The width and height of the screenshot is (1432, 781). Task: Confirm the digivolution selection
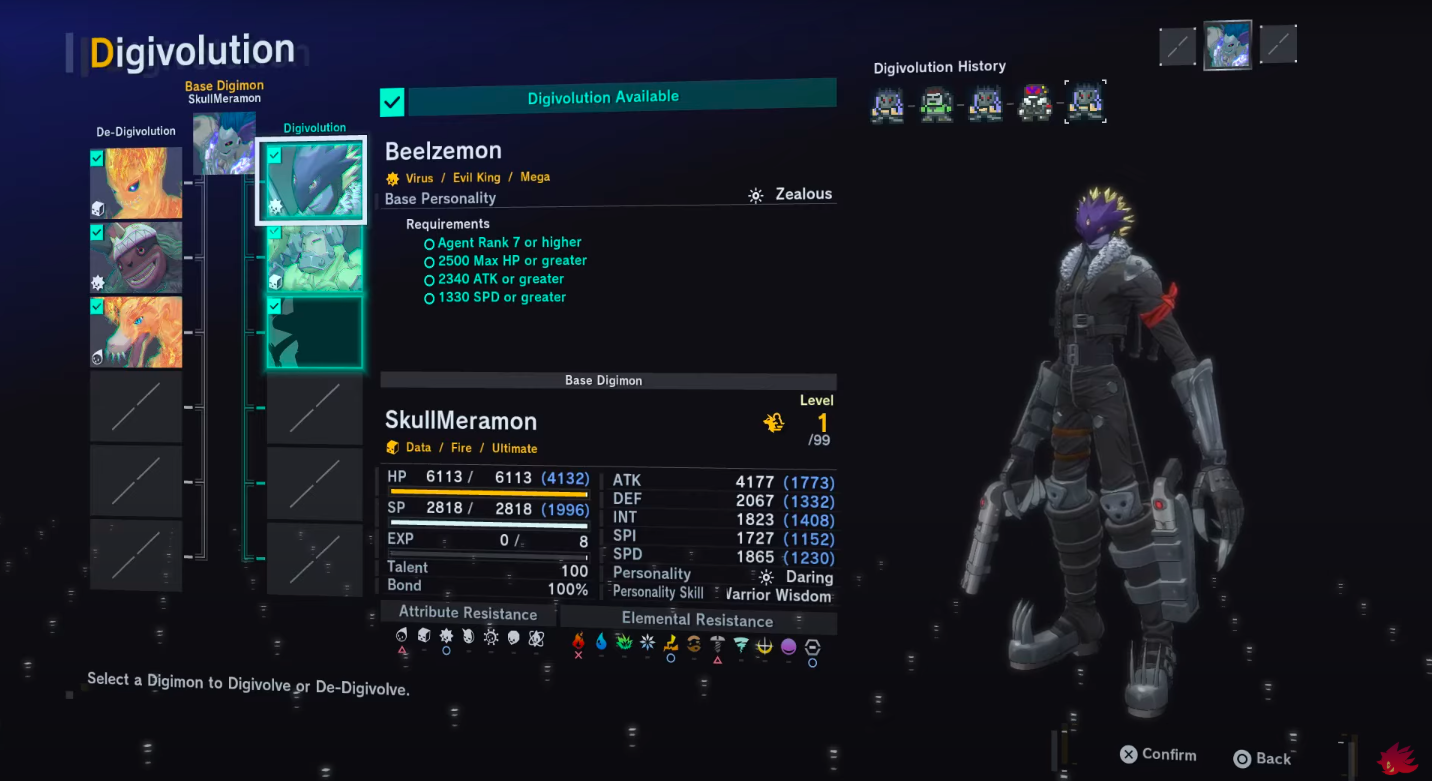tap(1158, 755)
